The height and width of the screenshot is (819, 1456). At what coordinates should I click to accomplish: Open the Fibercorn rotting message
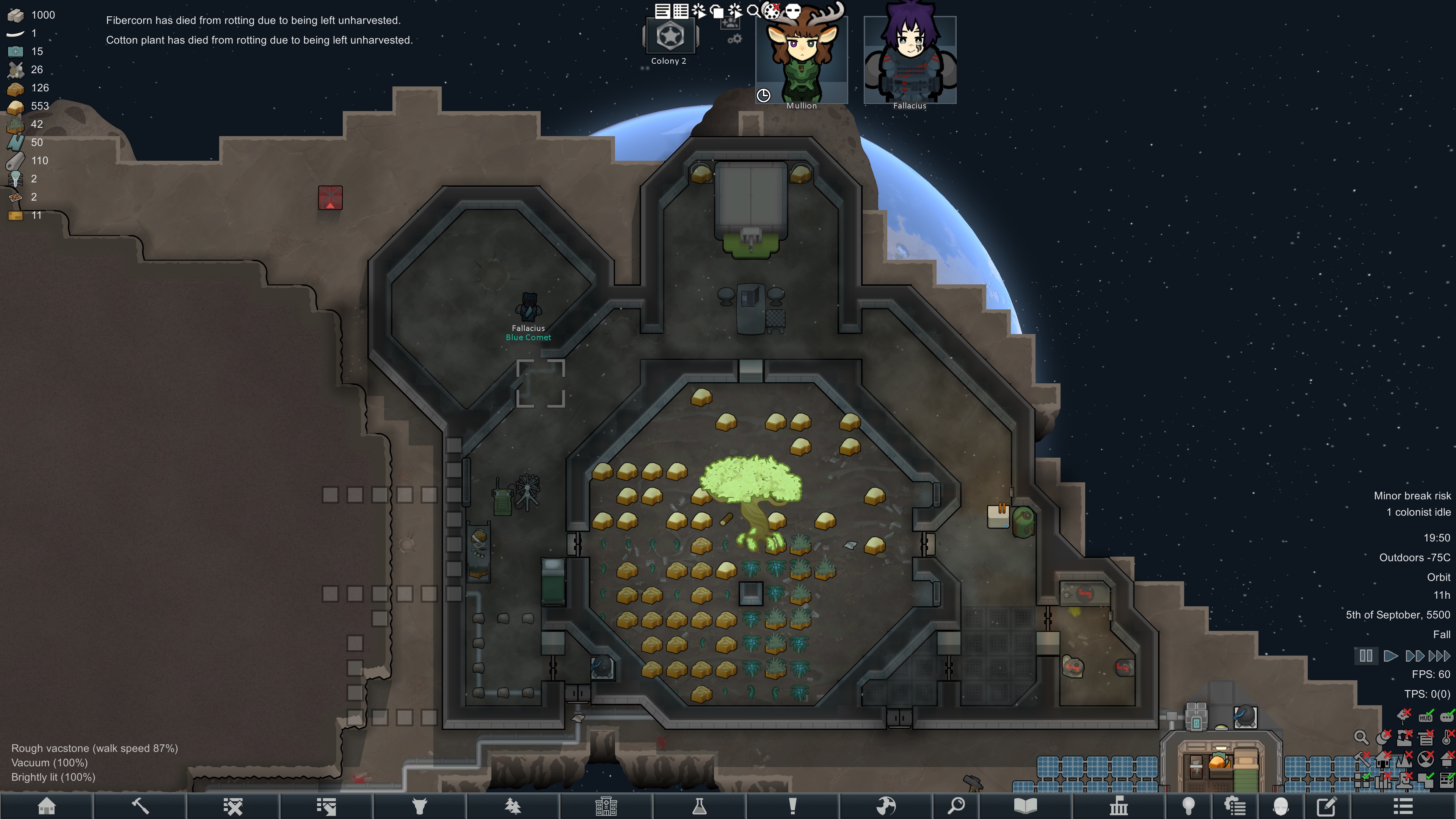[253, 20]
